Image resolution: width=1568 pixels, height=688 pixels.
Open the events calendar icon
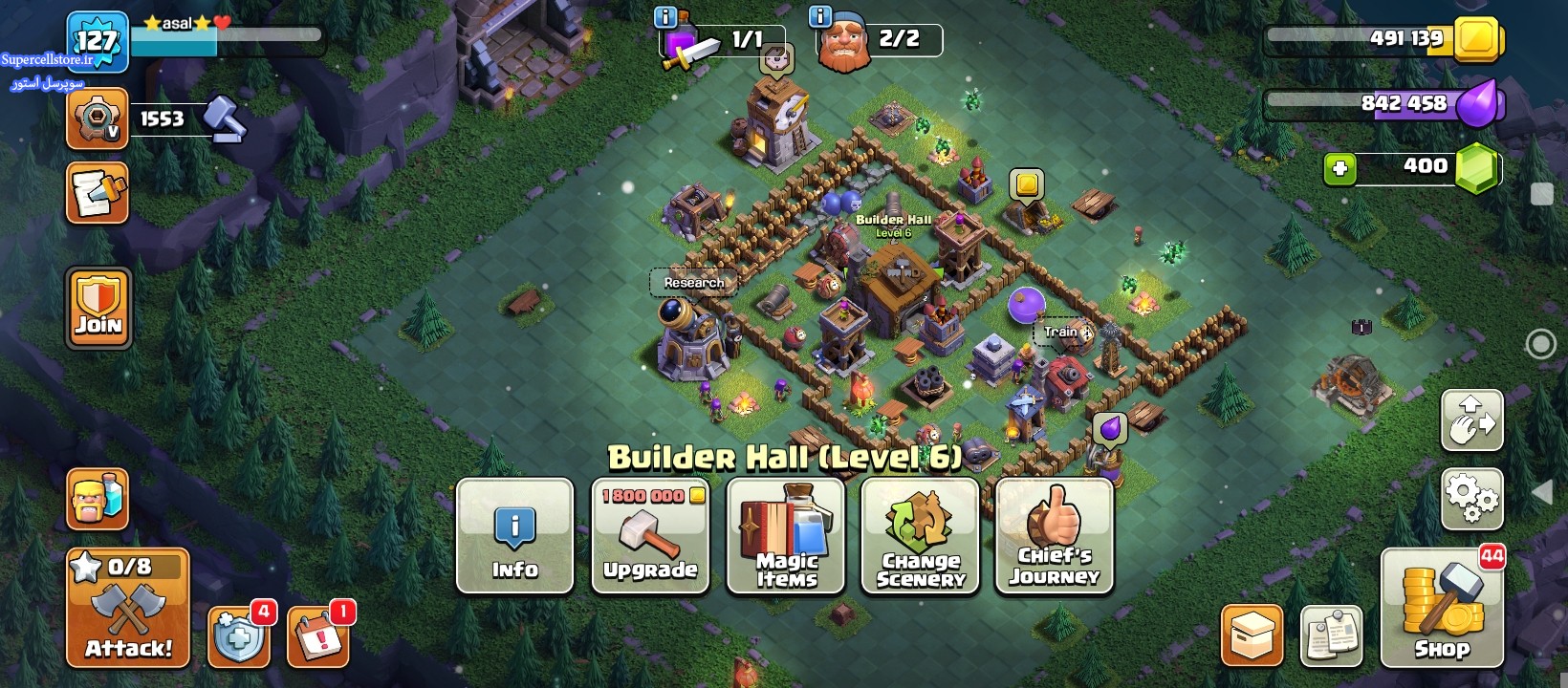317,635
